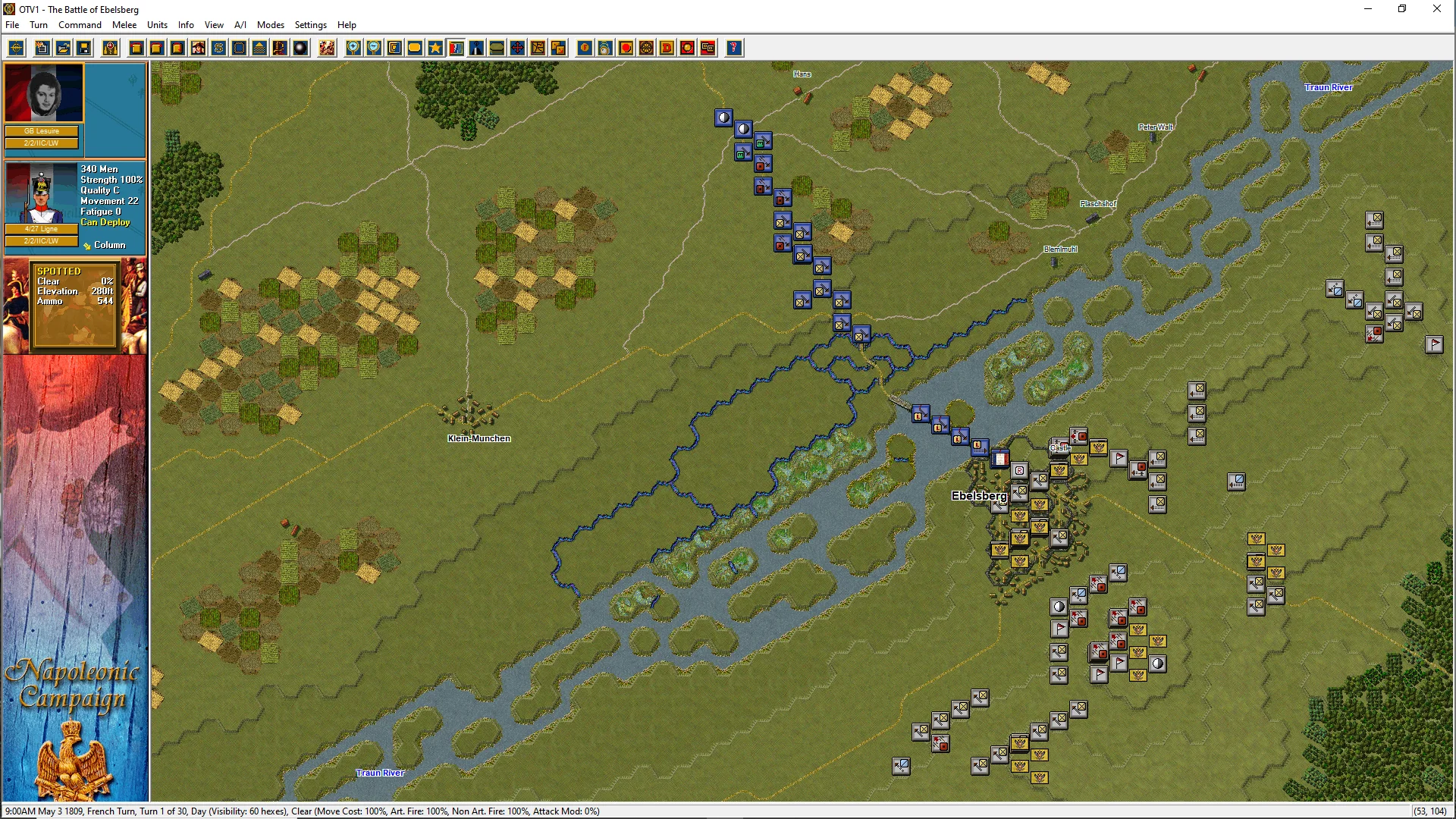Zoom in with the plus magnifier
The height and width of the screenshot is (819, 1456).
[353, 49]
